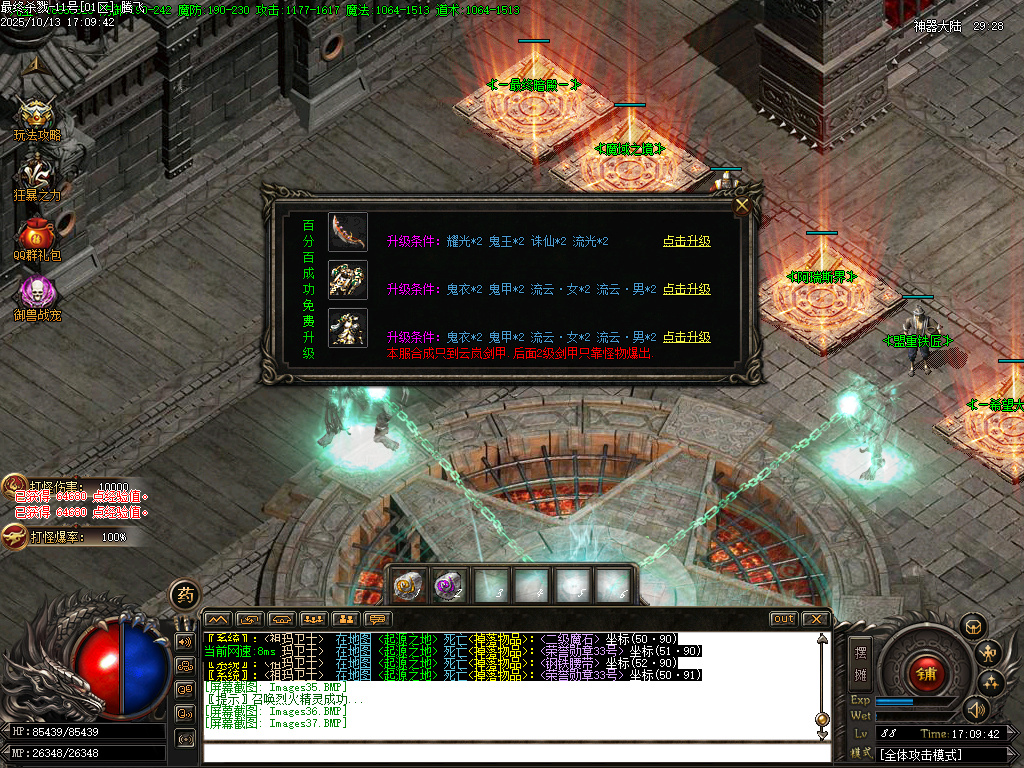Image resolution: width=1024 pixels, height=768 pixels.
Task: Toggle sound with the round speaker icon
Action: coord(975,709)
